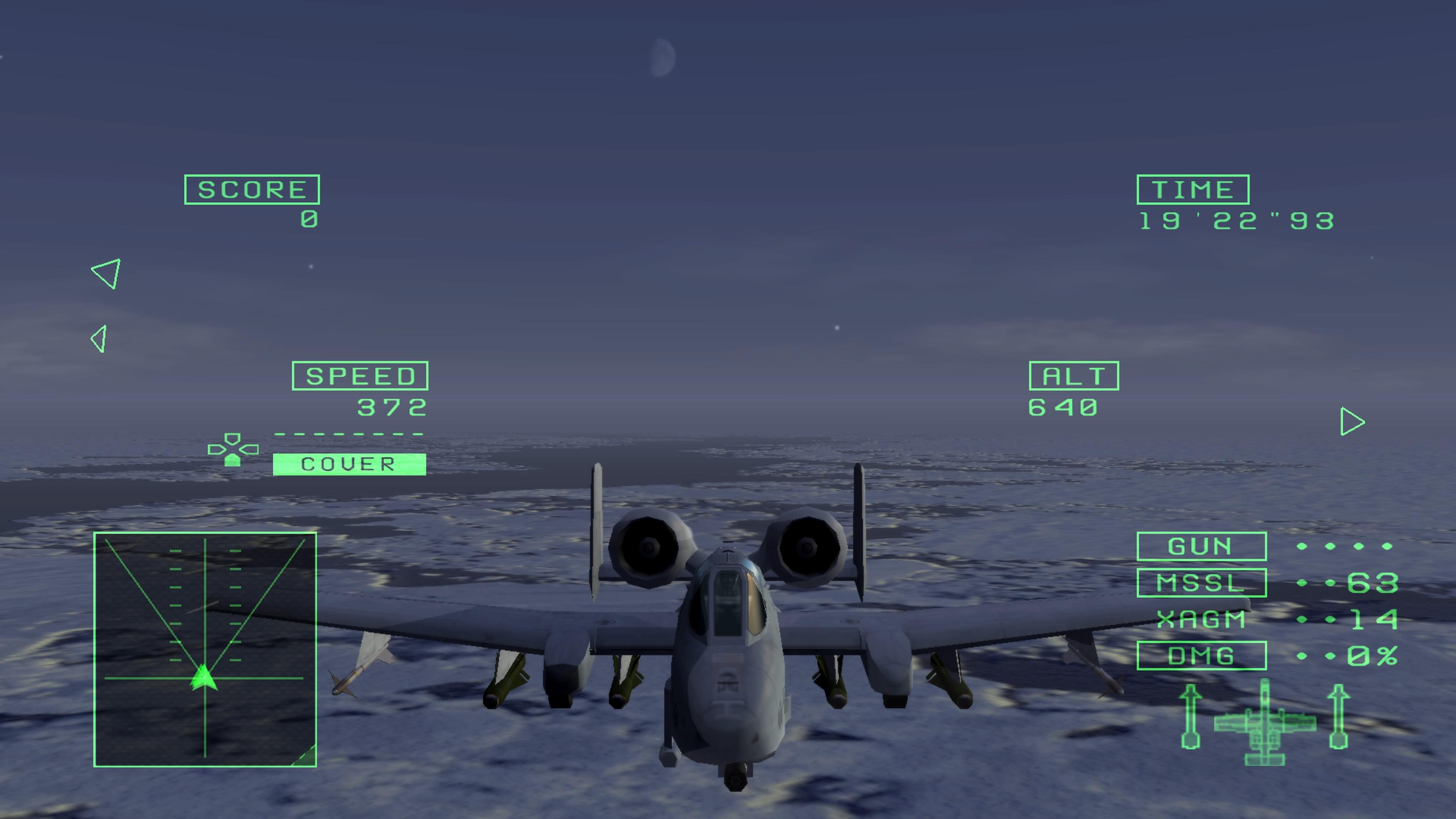
Task: Select the COVER wingman command
Action: pos(349,464)
